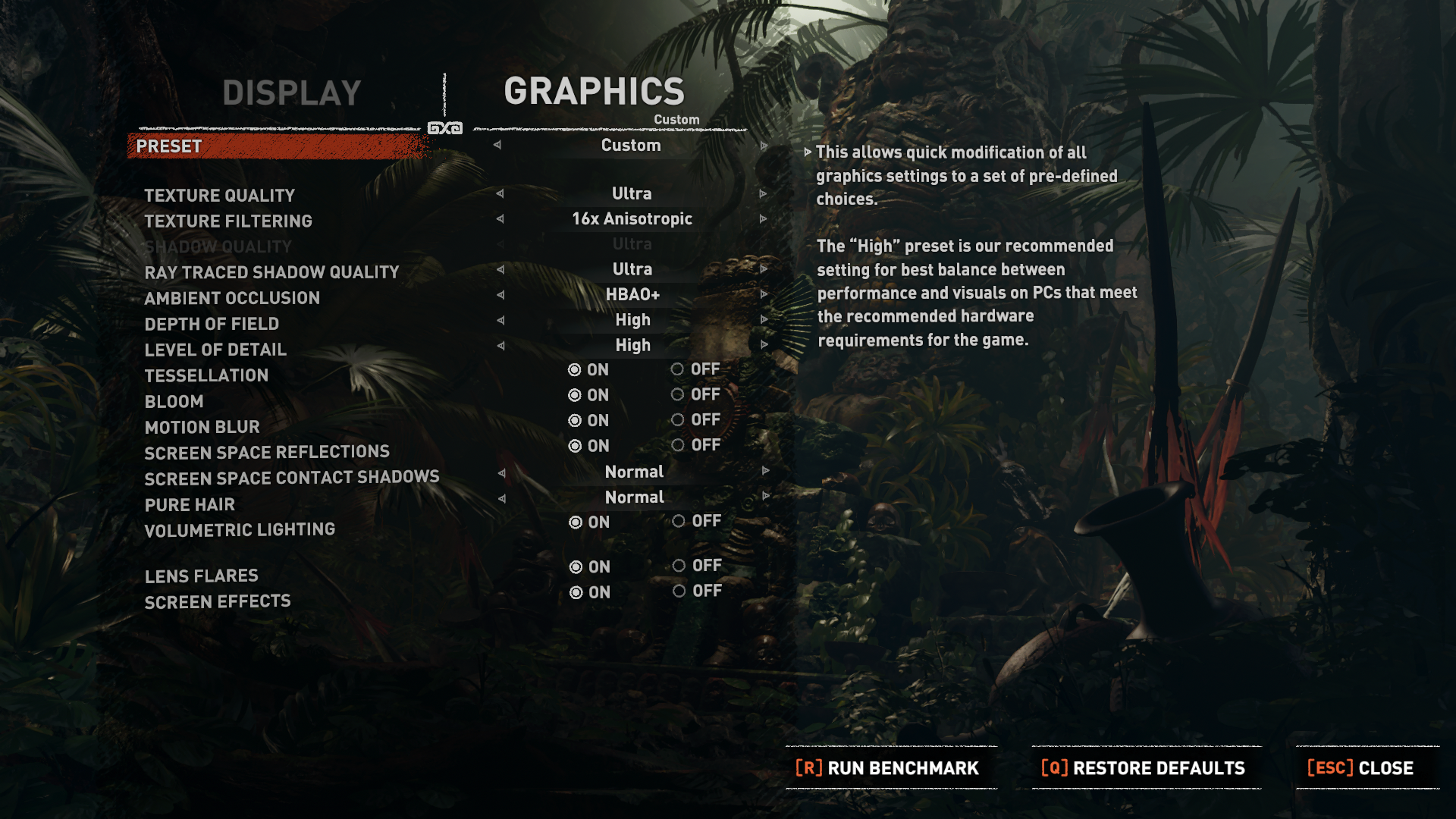
Task: Lower the Ray Traced Shadow Quality
Action: click(x=500, y=269)
